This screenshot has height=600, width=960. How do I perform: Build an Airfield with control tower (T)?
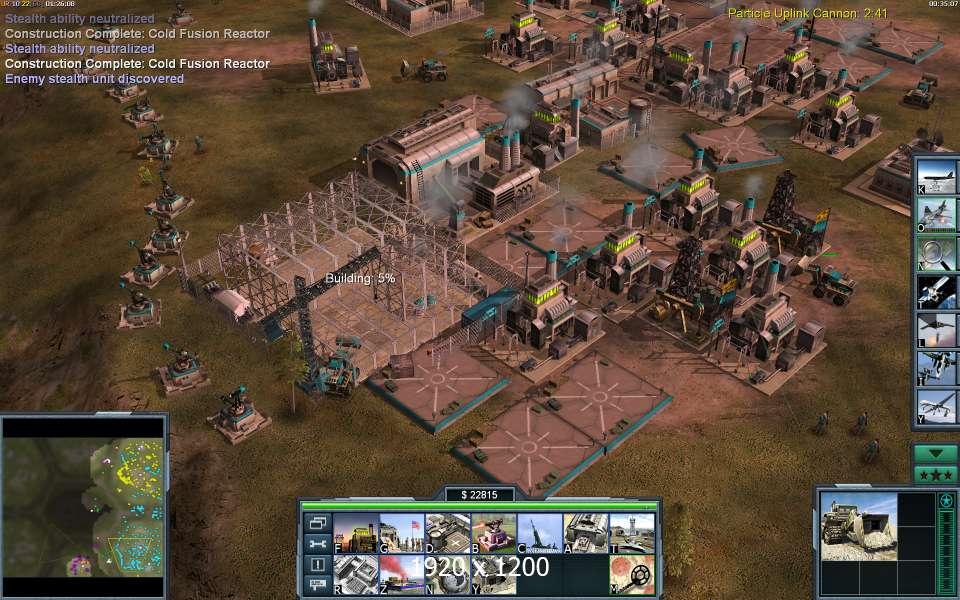click(631, 533)
